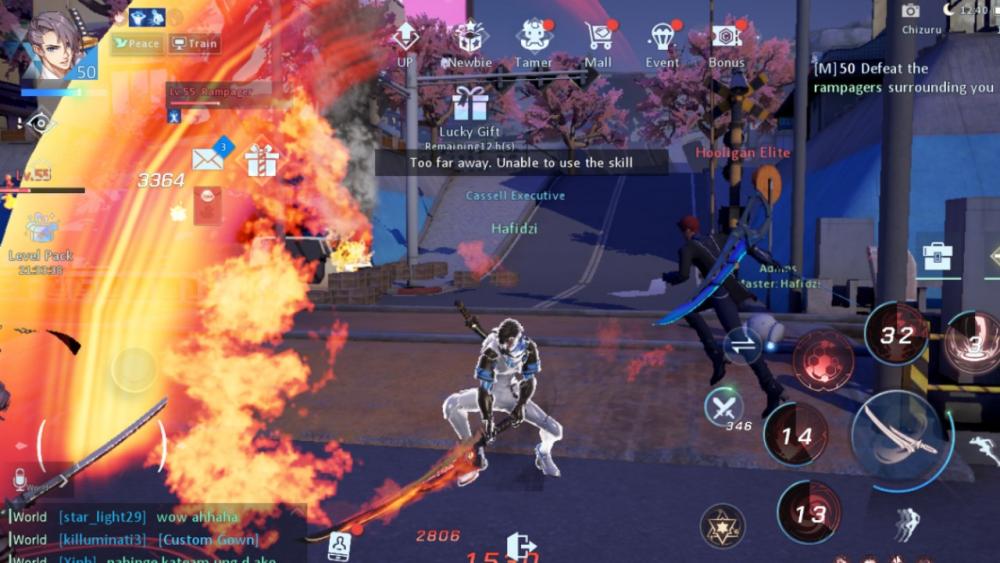The width and height of the screenshot is (1000, 563).
Task: Open the Bonus menu
Action: click(x=726, y=39)
